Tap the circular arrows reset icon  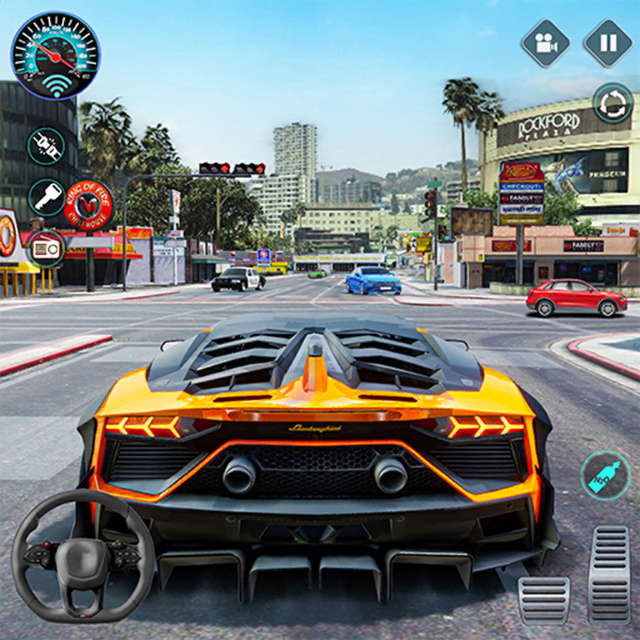point(611,102)
